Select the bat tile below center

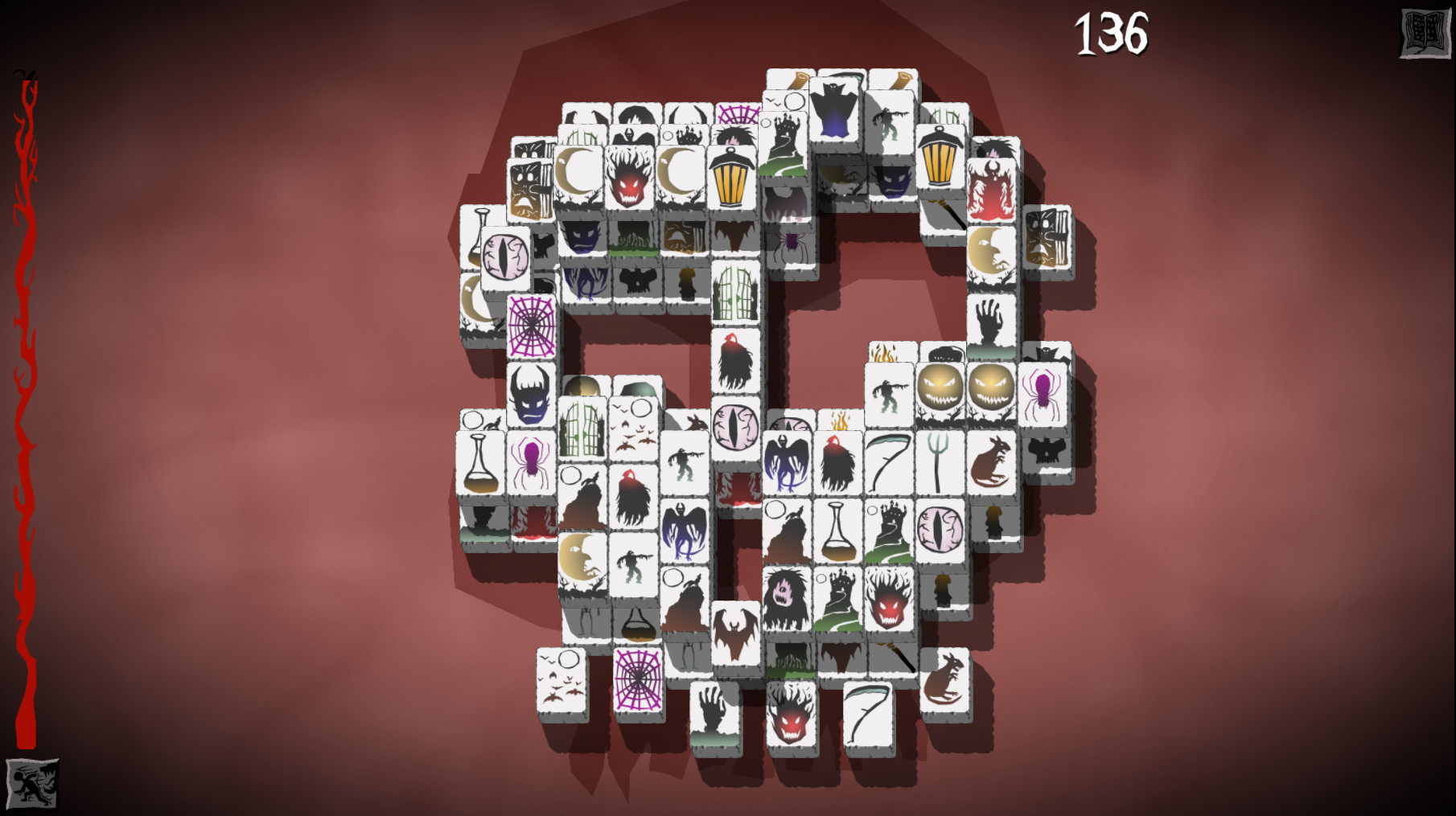(734, 631)
